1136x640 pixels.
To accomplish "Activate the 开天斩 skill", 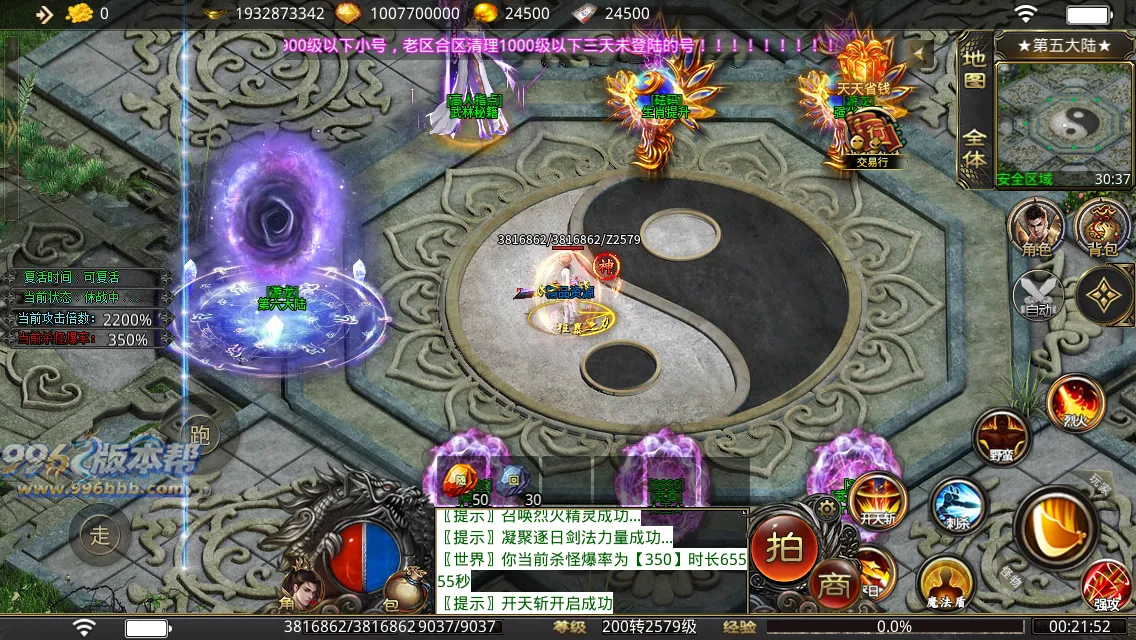I will [877, 499].
